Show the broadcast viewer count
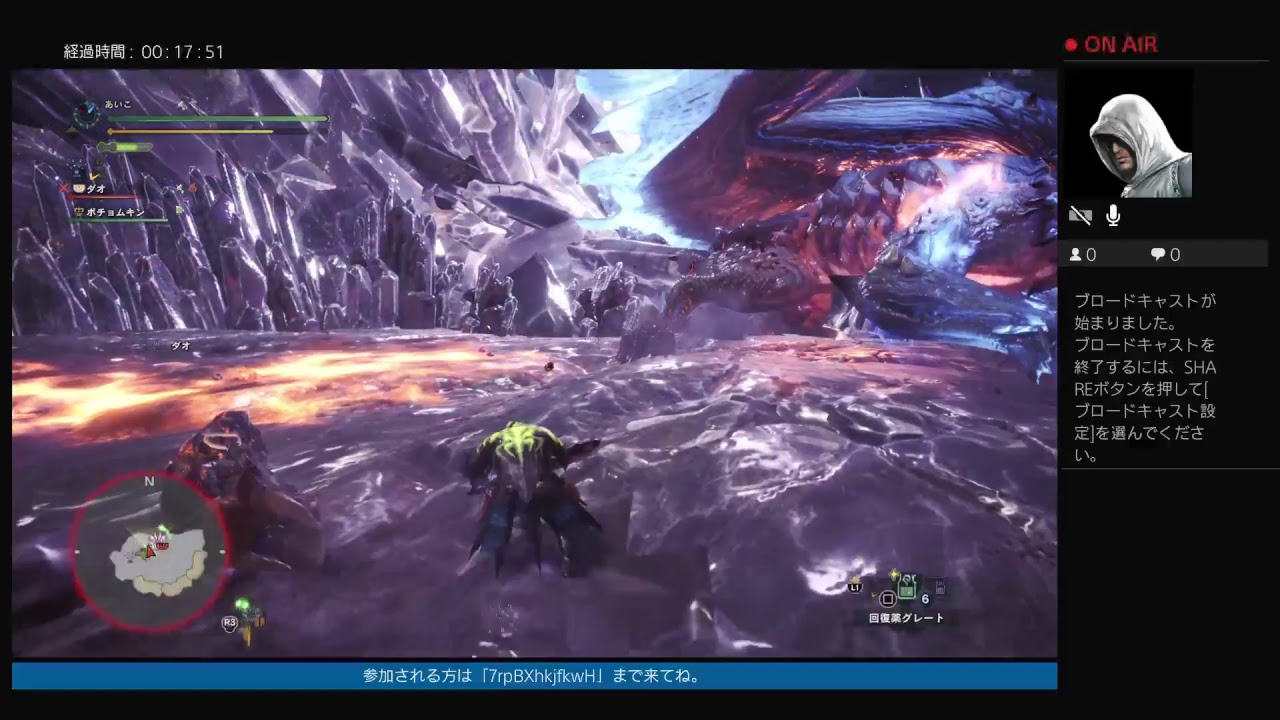This screenshot has height=720, width=1280. [1083, 255]
